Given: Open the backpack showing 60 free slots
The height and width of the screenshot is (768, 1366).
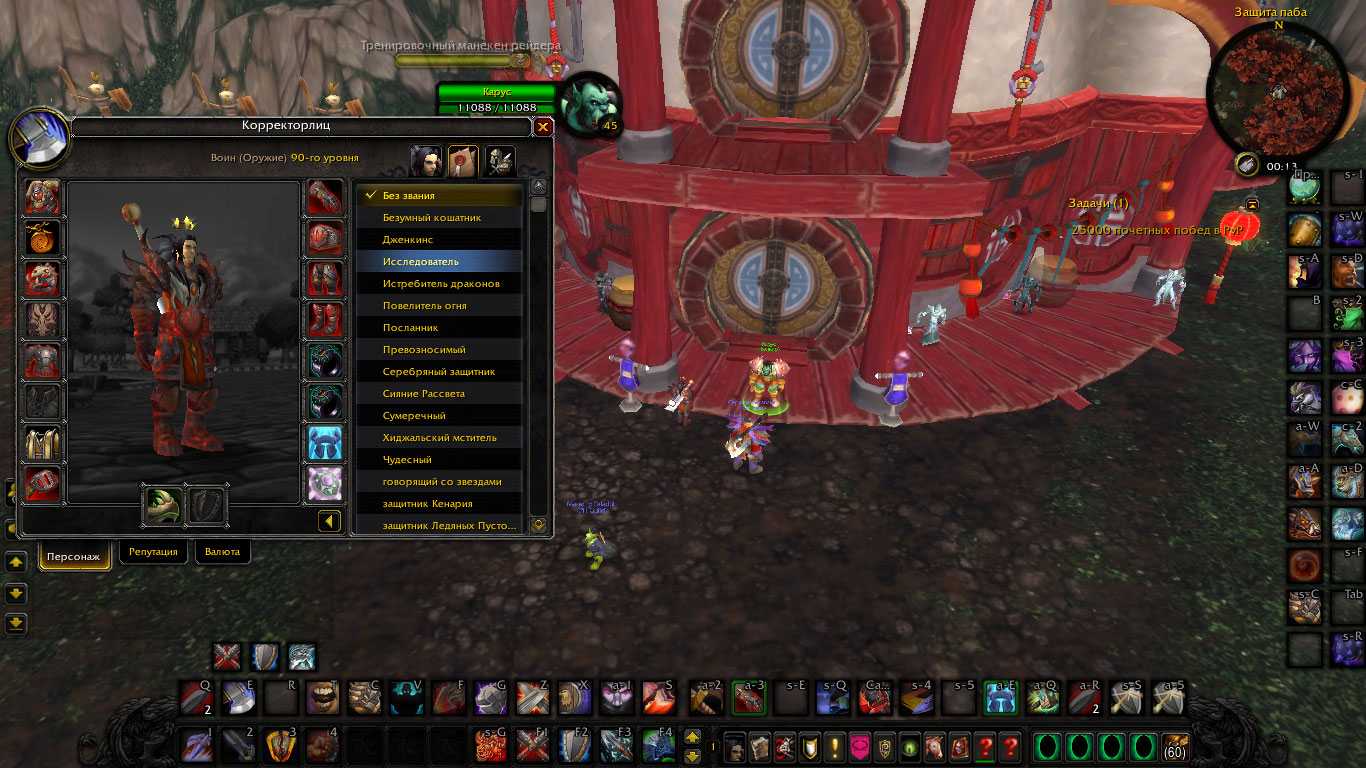Looking at the screenshot, I should pyautogui.click(x=1174, y=747).
